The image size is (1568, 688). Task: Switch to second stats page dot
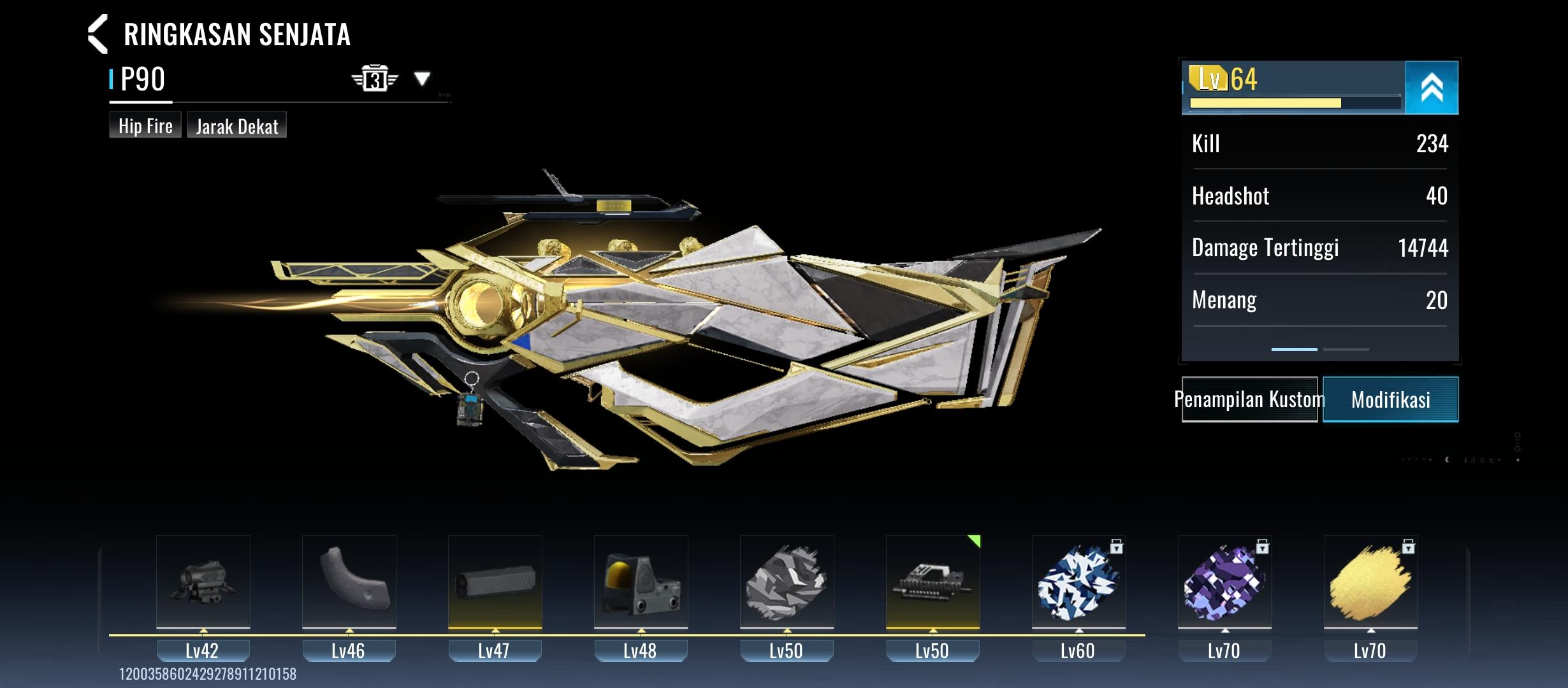pos(1345,349)
